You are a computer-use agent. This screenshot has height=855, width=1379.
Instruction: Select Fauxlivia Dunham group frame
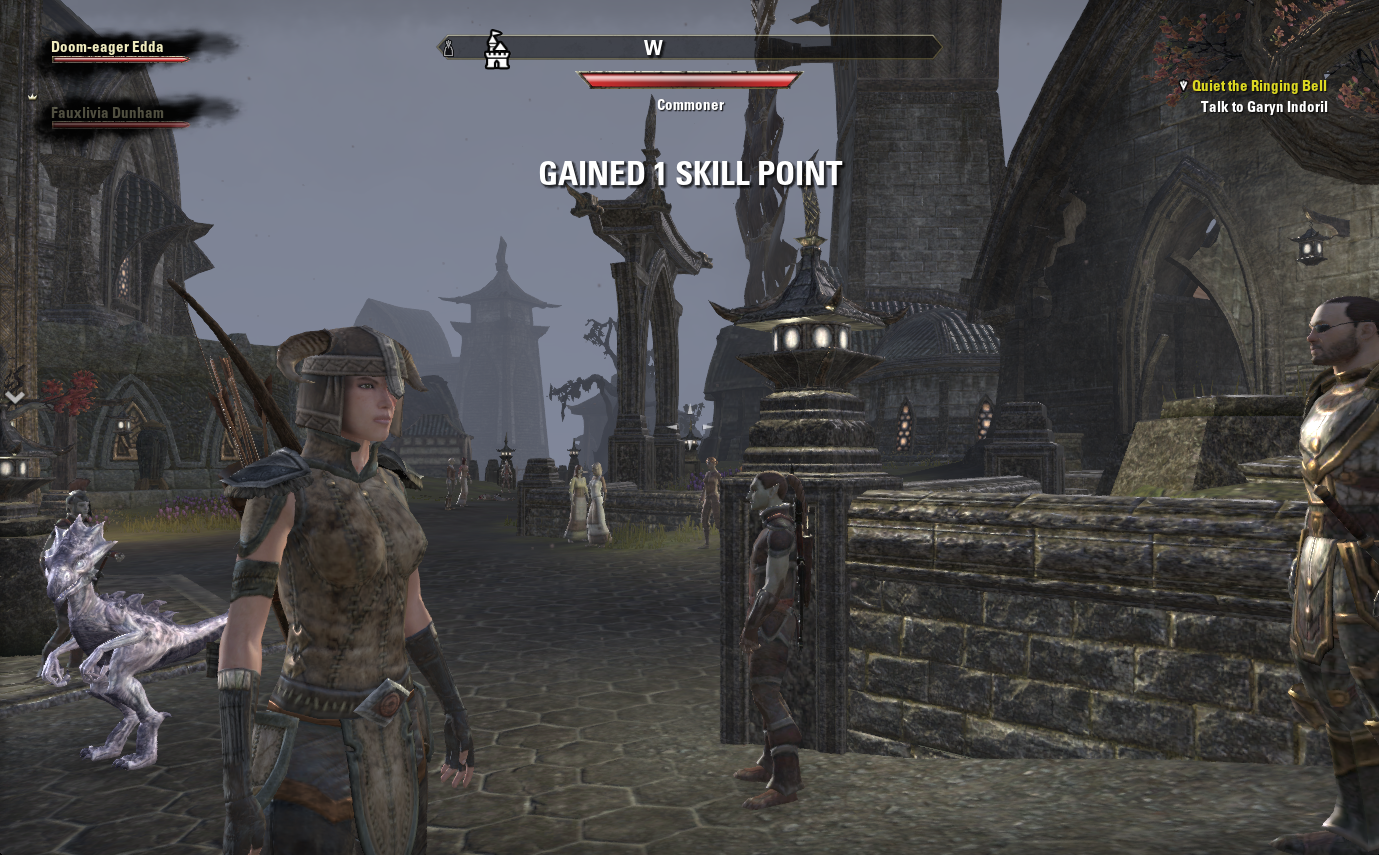(108, 113)
